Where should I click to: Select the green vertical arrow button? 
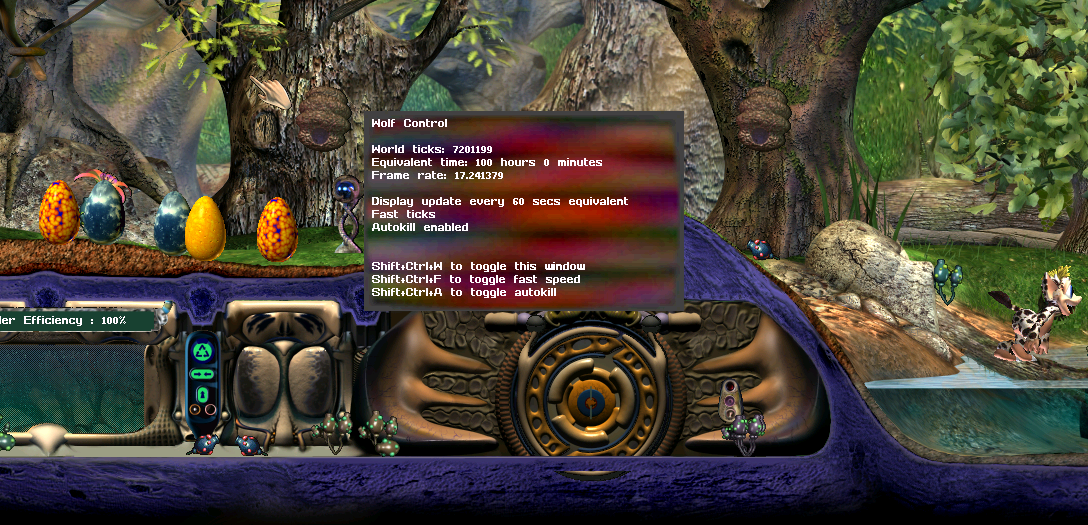tap(202, 393)
